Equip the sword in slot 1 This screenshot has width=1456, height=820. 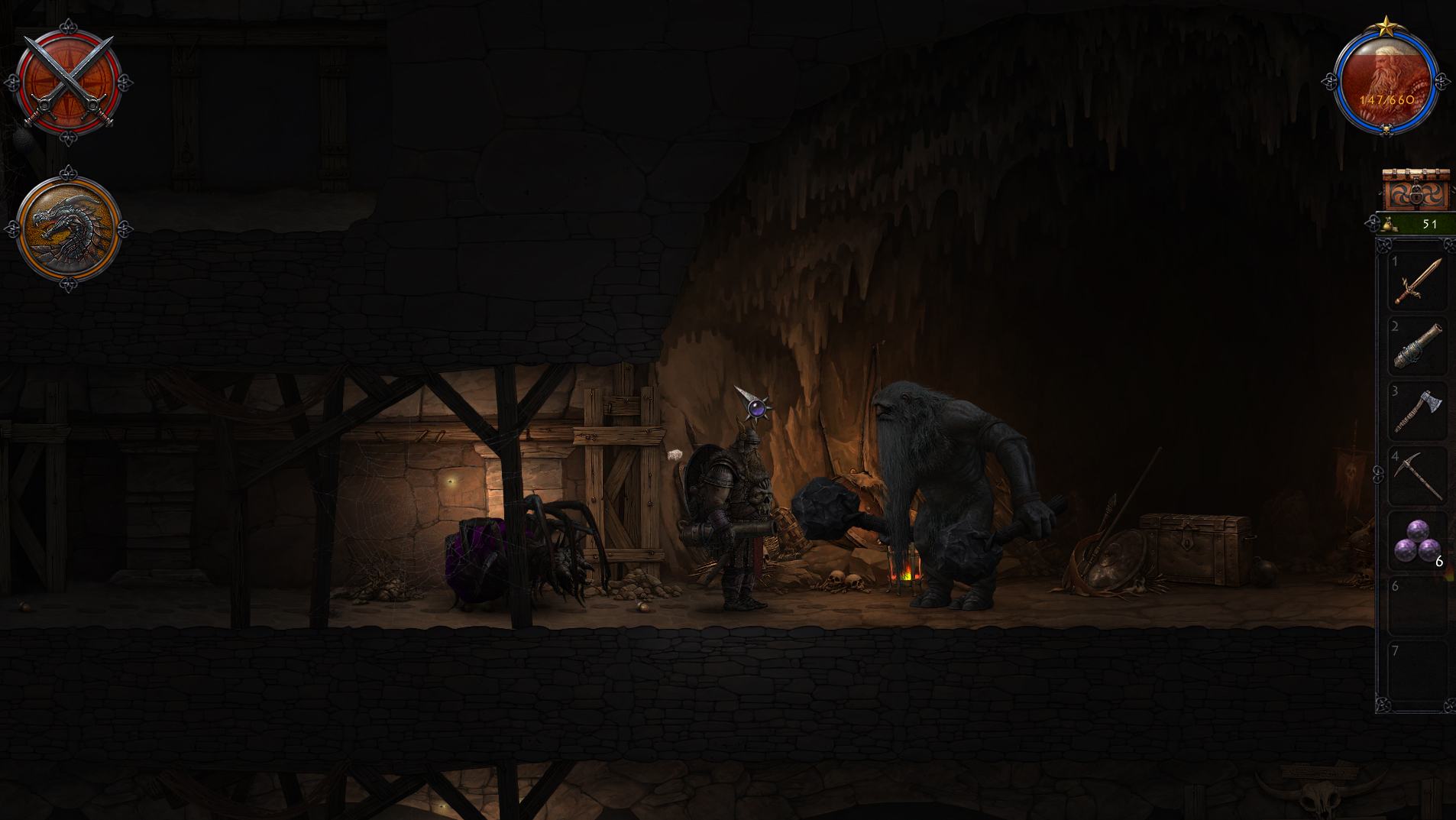point(1418,281)
